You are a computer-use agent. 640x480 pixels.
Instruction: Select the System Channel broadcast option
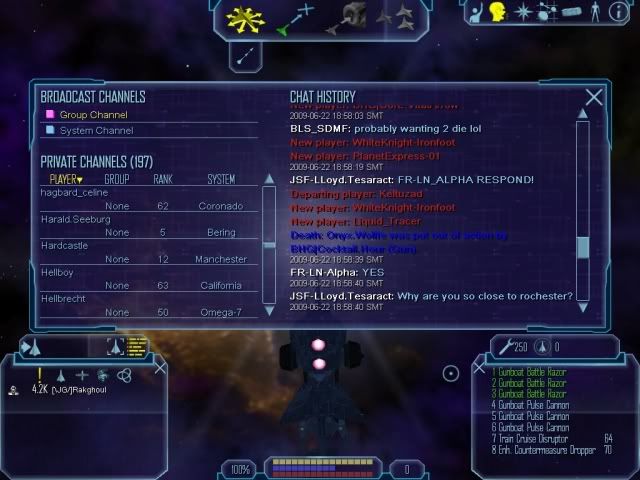(96, 130)
